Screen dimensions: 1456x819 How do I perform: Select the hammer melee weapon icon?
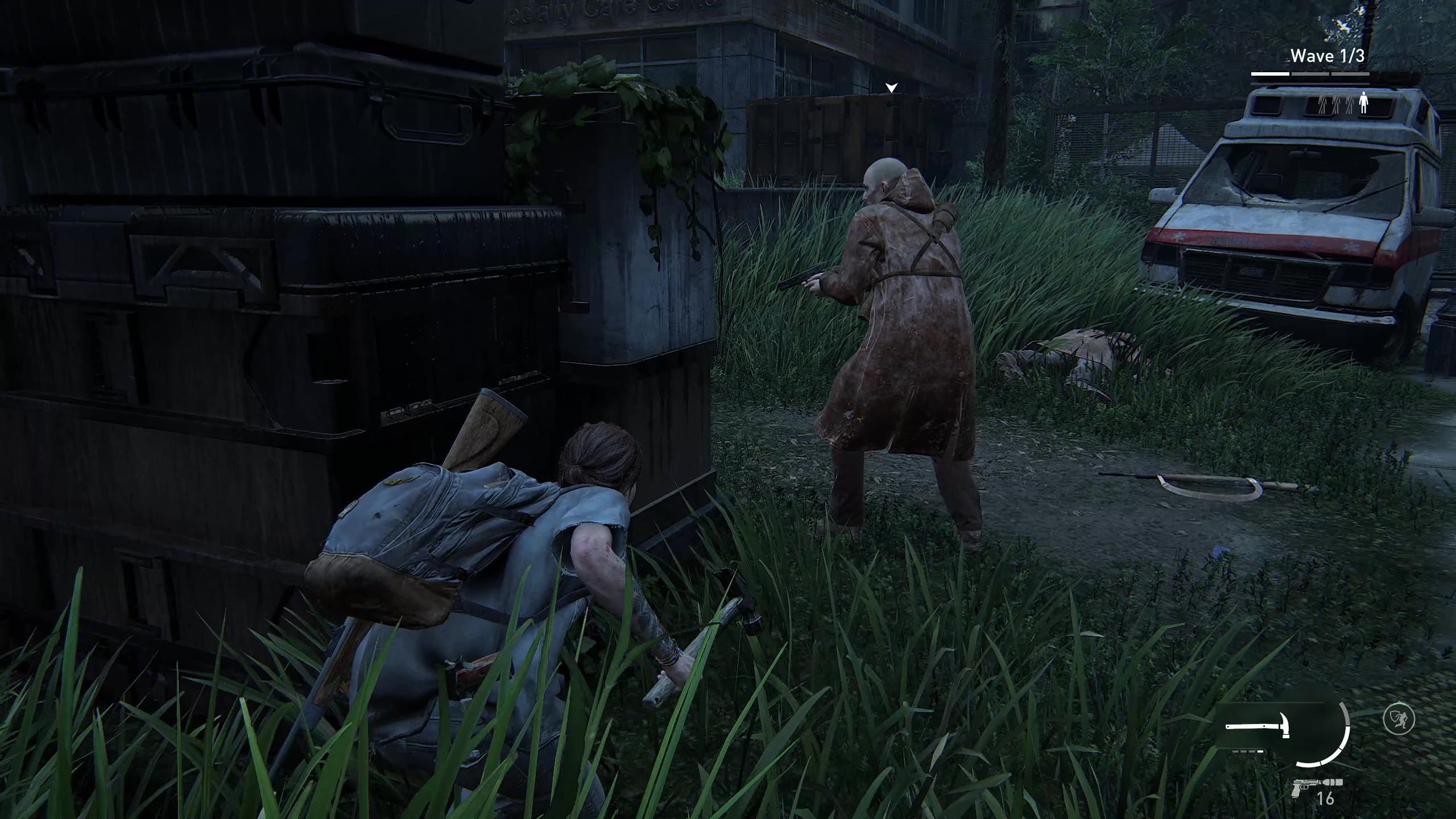click(x=1258, y=727)
